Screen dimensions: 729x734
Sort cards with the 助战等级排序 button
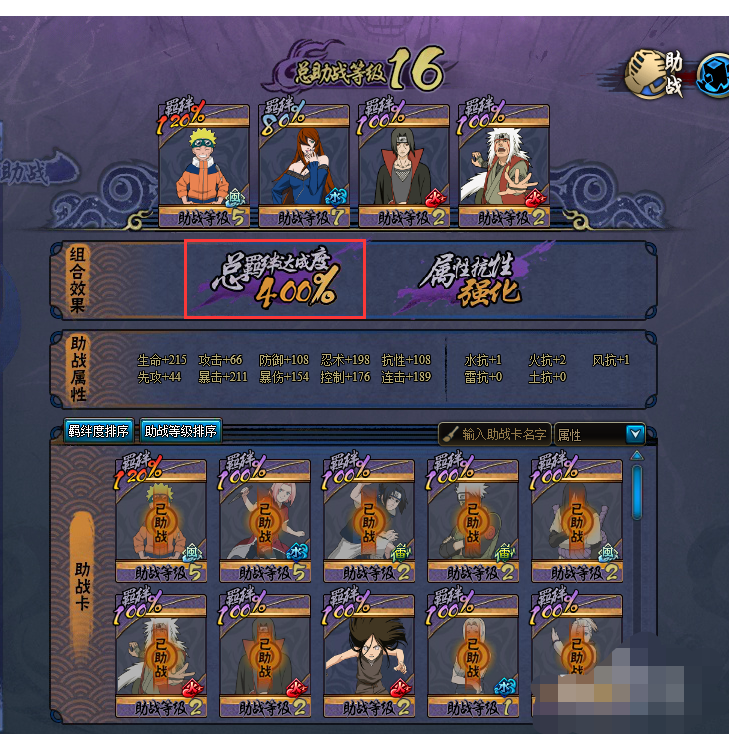pyautogui.click(x=181, y=432)
